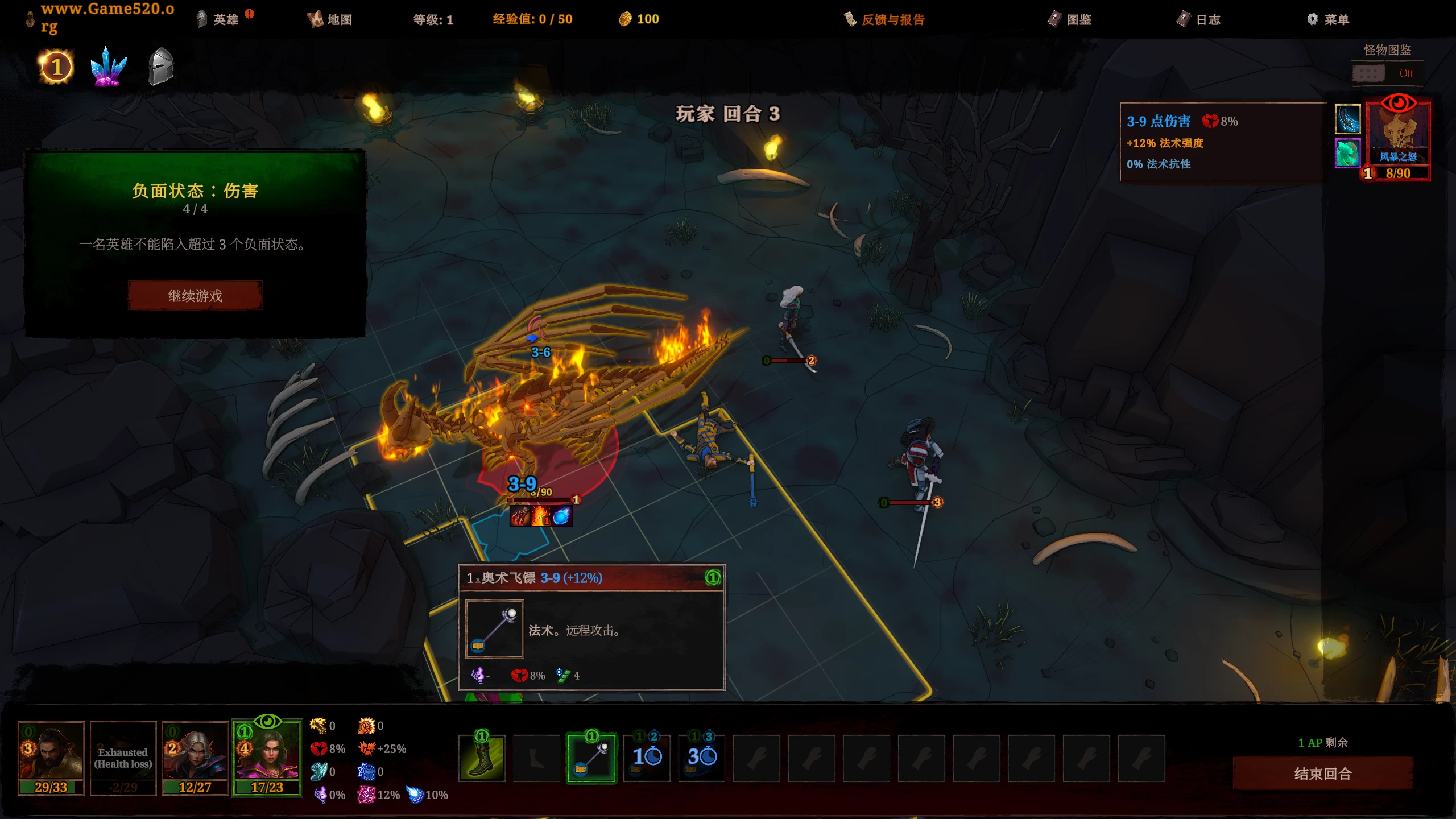Toggle the 怪物图鉴 monster codex switch
This screenshot has width=1456, height=819.
pos(1369,73)
